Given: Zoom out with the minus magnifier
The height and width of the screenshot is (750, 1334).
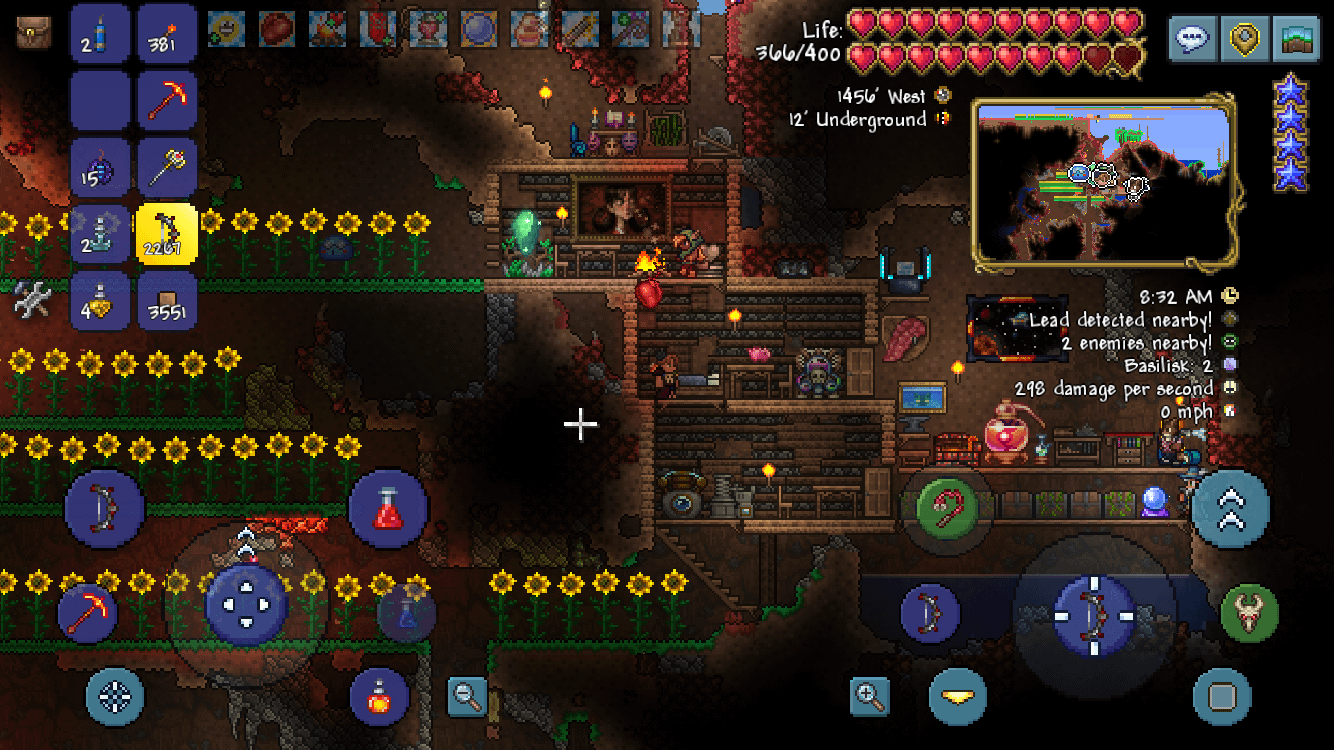Looking at the screenshot, I should coord(467,696).
